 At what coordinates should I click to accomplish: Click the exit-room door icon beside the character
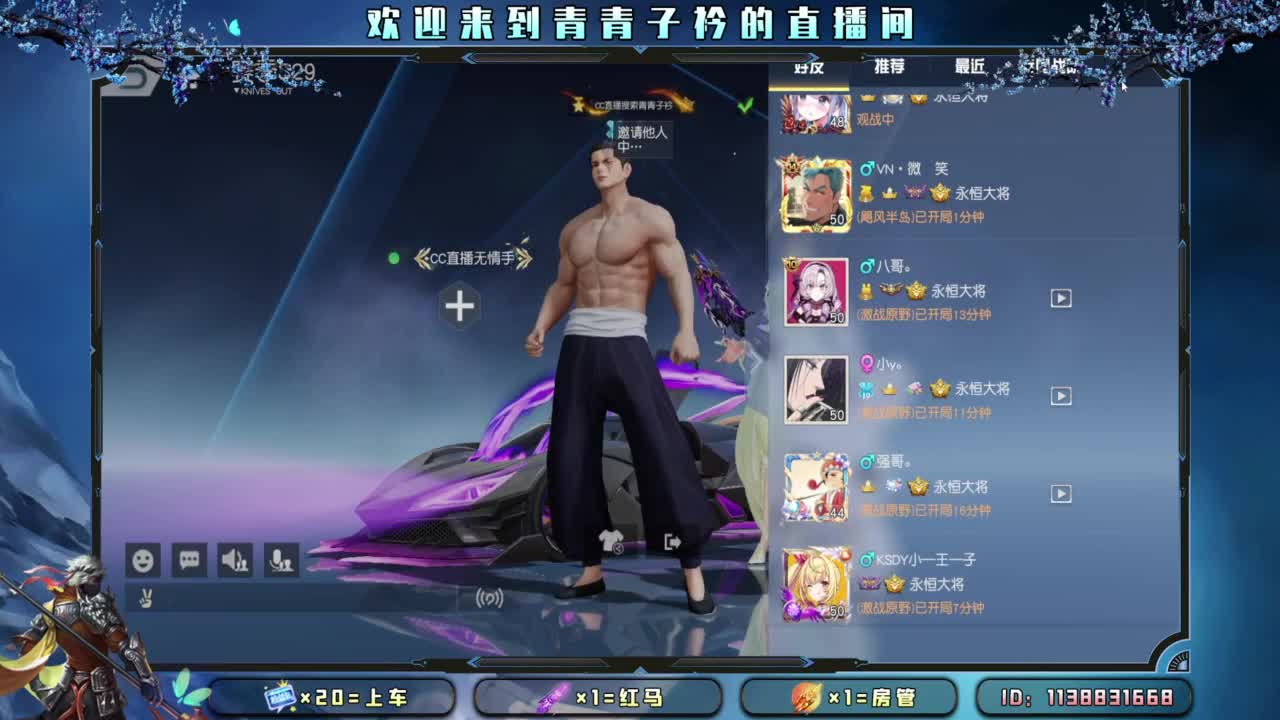click(670, 540)
